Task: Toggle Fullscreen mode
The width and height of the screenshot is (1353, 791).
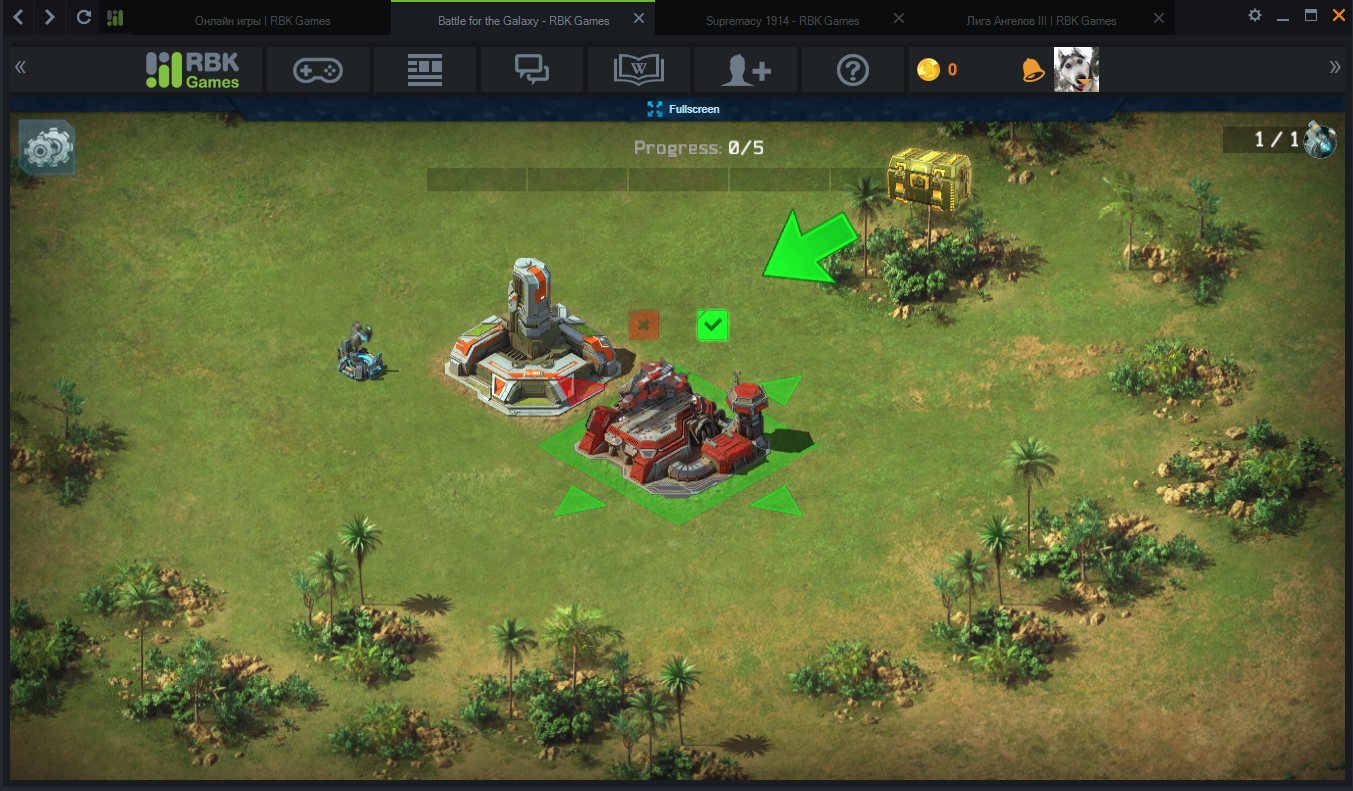Action: click(x=683, y=109)
